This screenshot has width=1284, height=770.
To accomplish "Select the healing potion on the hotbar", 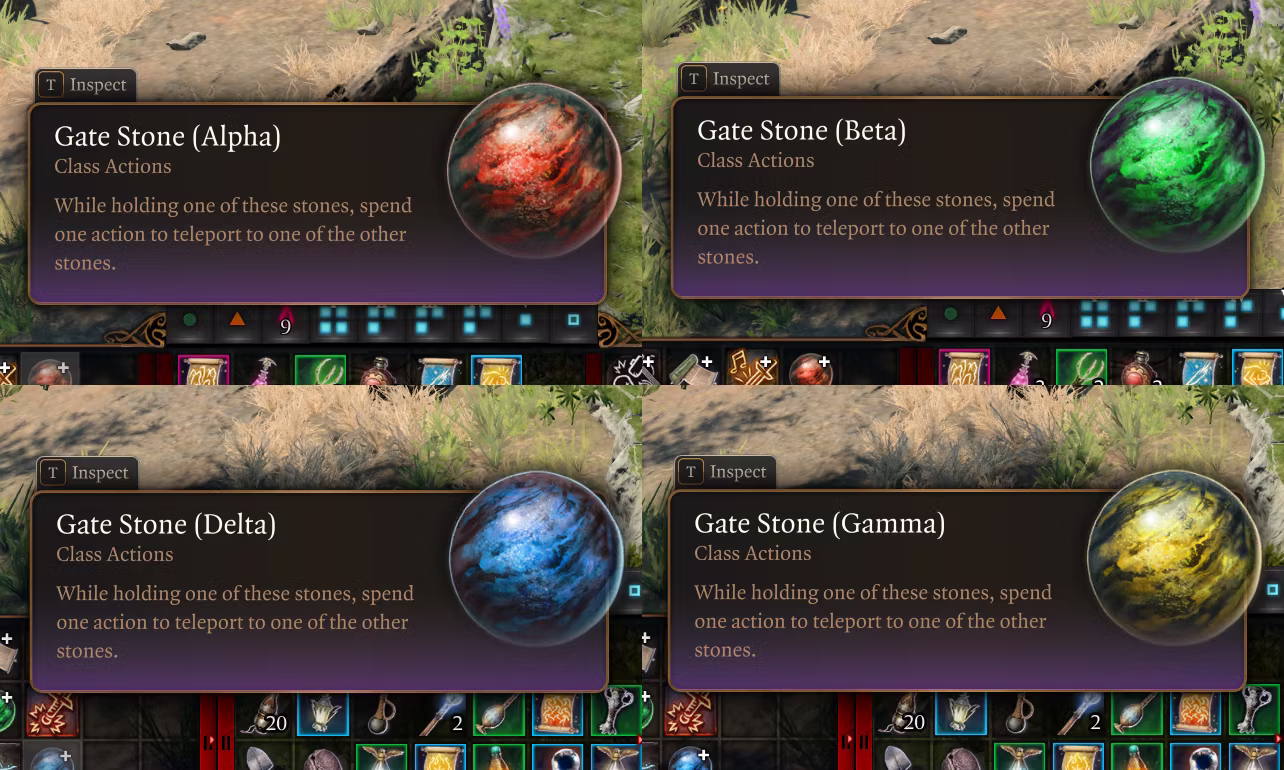I will click(380, 374).
